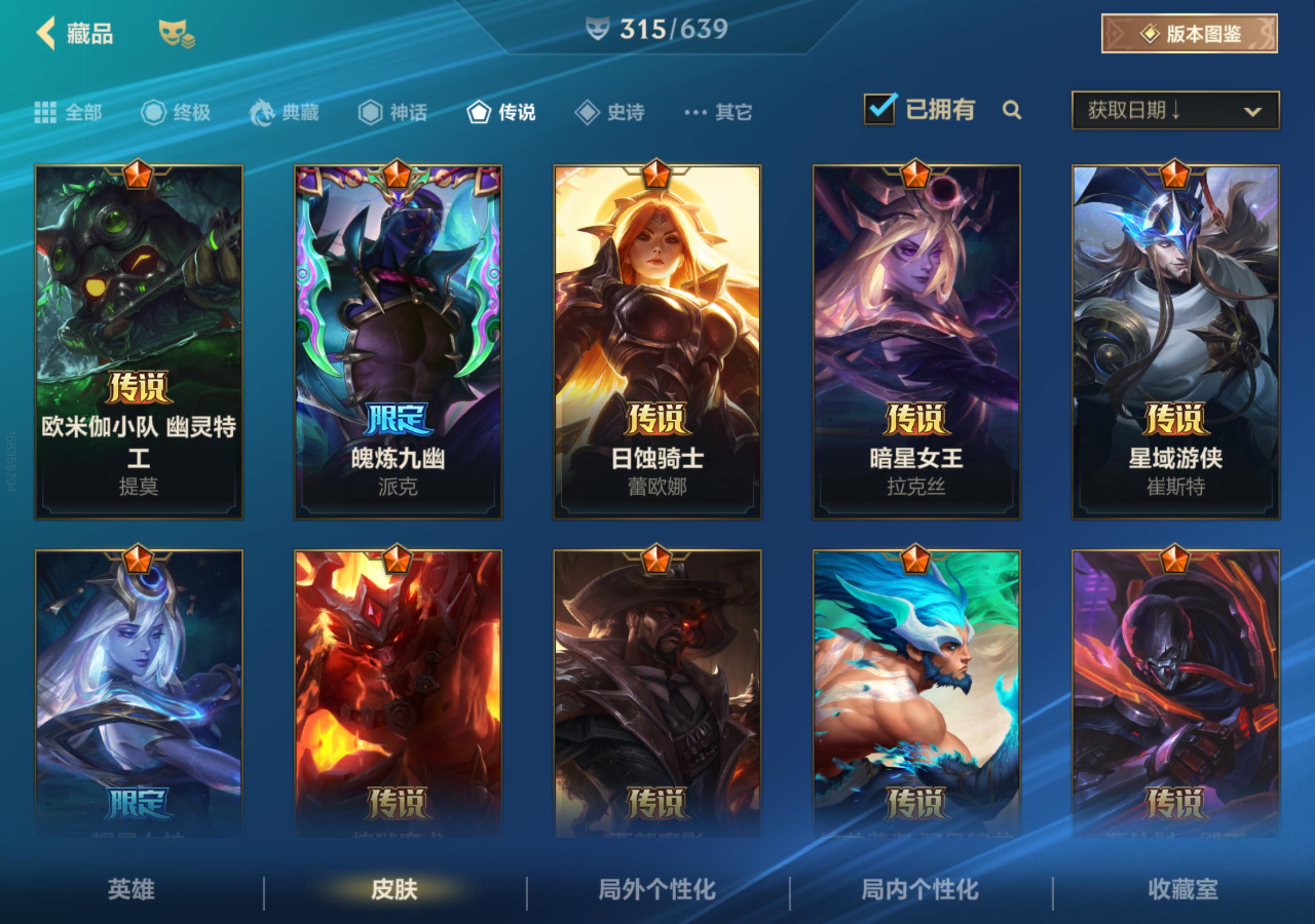This screenshot has width=1315, height=924.
Task: Toggle the 已拥有 ownership checkbox
Action: click(880, 109)
